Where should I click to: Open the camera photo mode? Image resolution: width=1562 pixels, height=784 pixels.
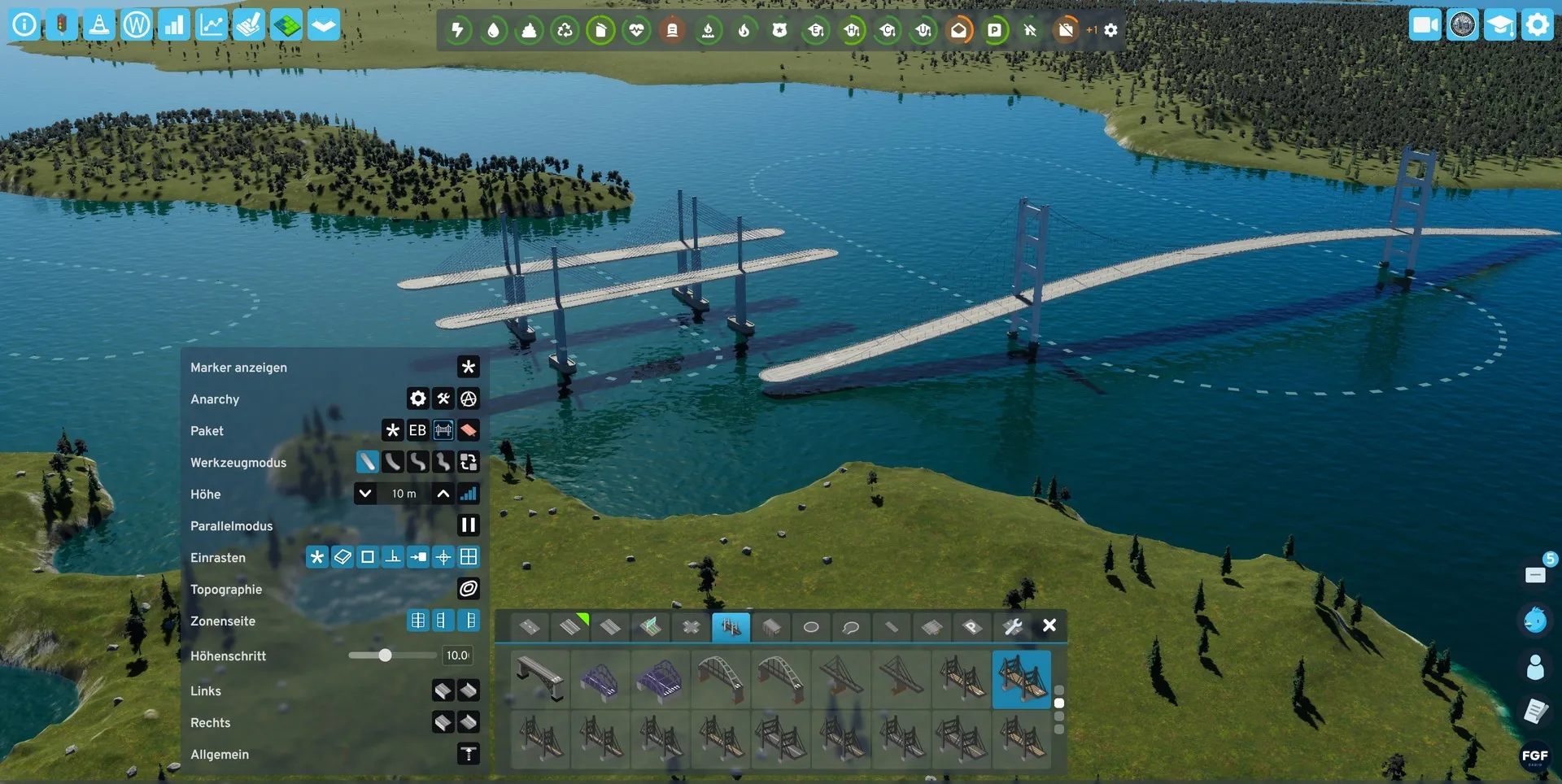1425,25
